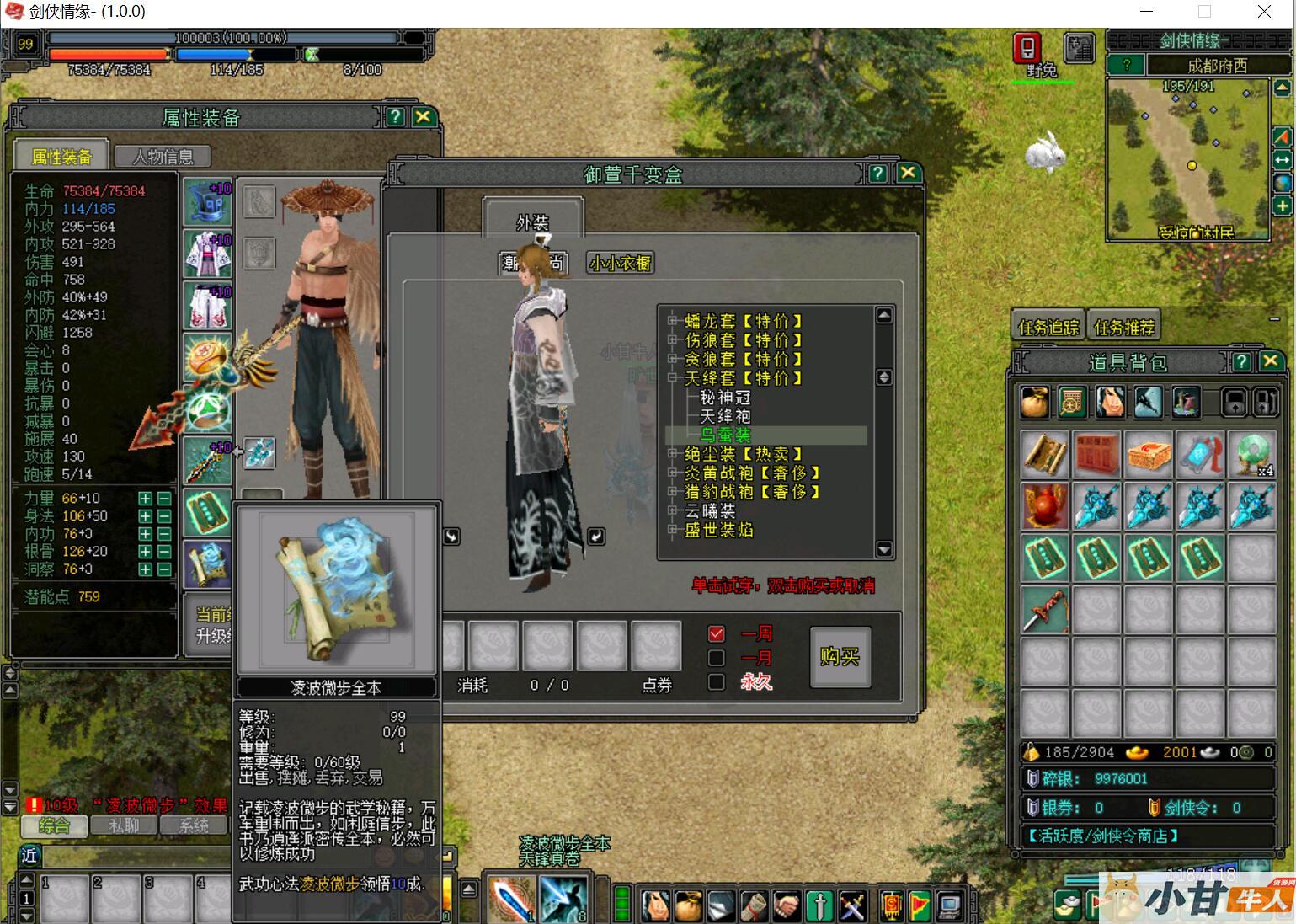Tick the 永久 permanent checkbox
This screenshot has width=1296, height=924.
click(x=717, y=682)
